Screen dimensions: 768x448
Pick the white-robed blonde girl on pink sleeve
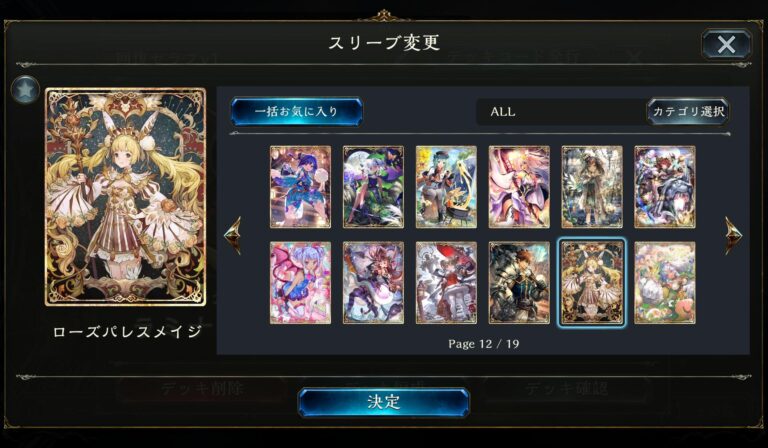tap(519, 187)
